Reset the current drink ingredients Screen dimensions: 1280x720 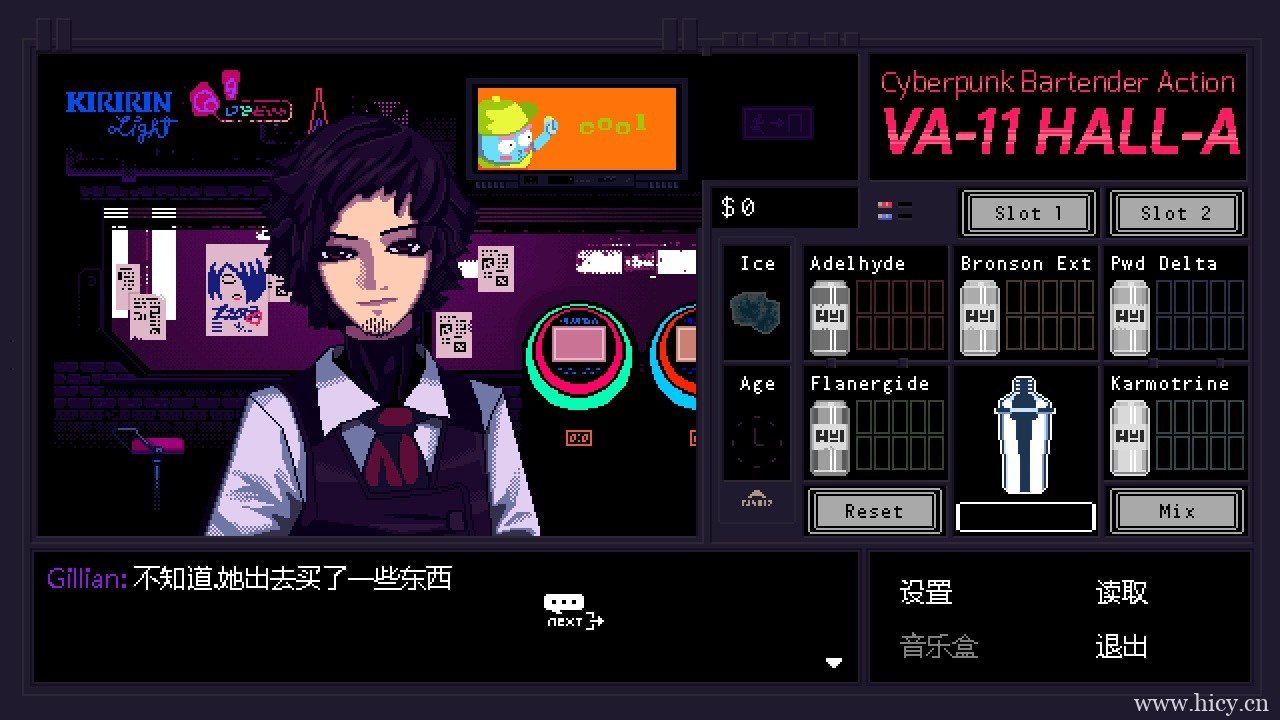[874, 511]
